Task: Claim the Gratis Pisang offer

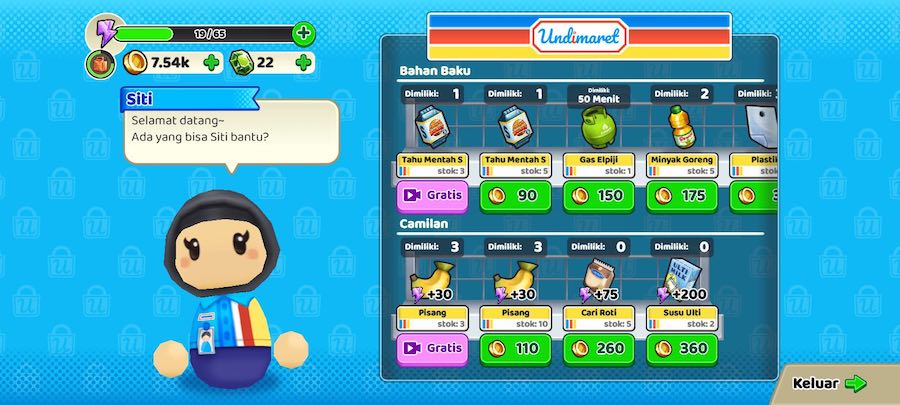Action: (431, 349)
